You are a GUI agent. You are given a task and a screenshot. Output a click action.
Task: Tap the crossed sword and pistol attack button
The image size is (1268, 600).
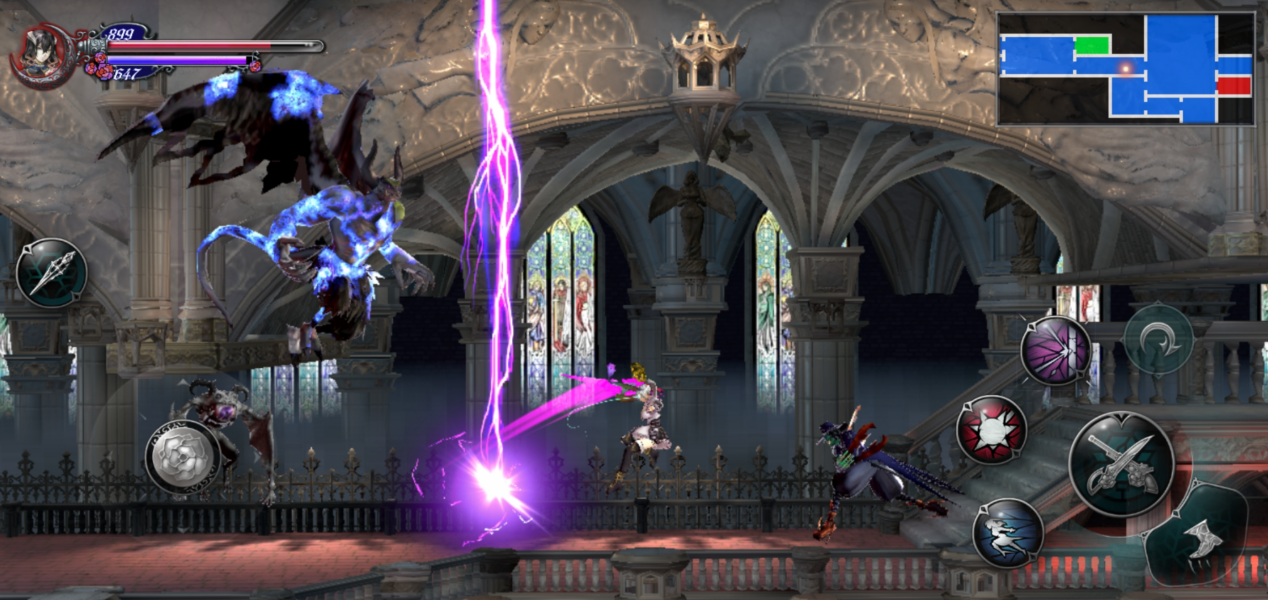point(1121,463)
